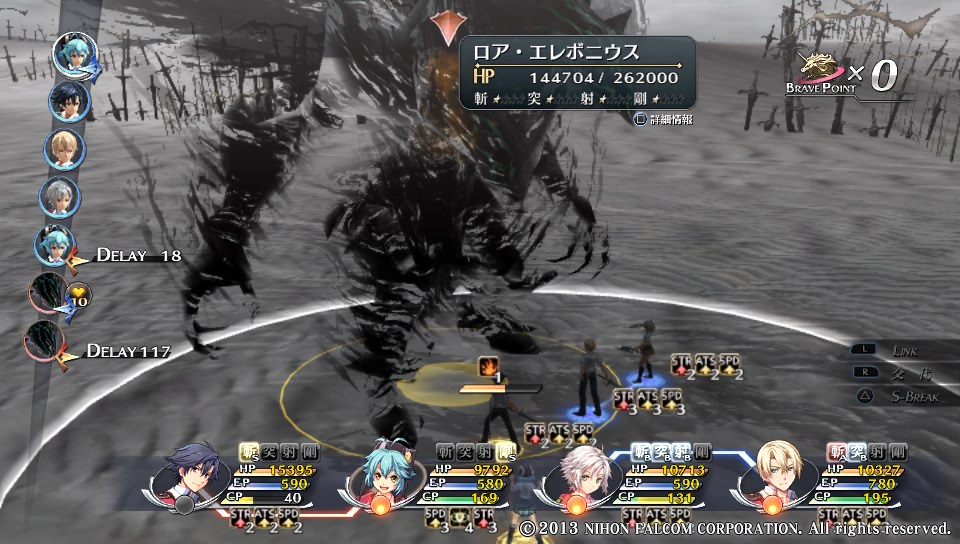Select the black-haired turn order portrait
The image size is (960, 544).
click(68, 102)
